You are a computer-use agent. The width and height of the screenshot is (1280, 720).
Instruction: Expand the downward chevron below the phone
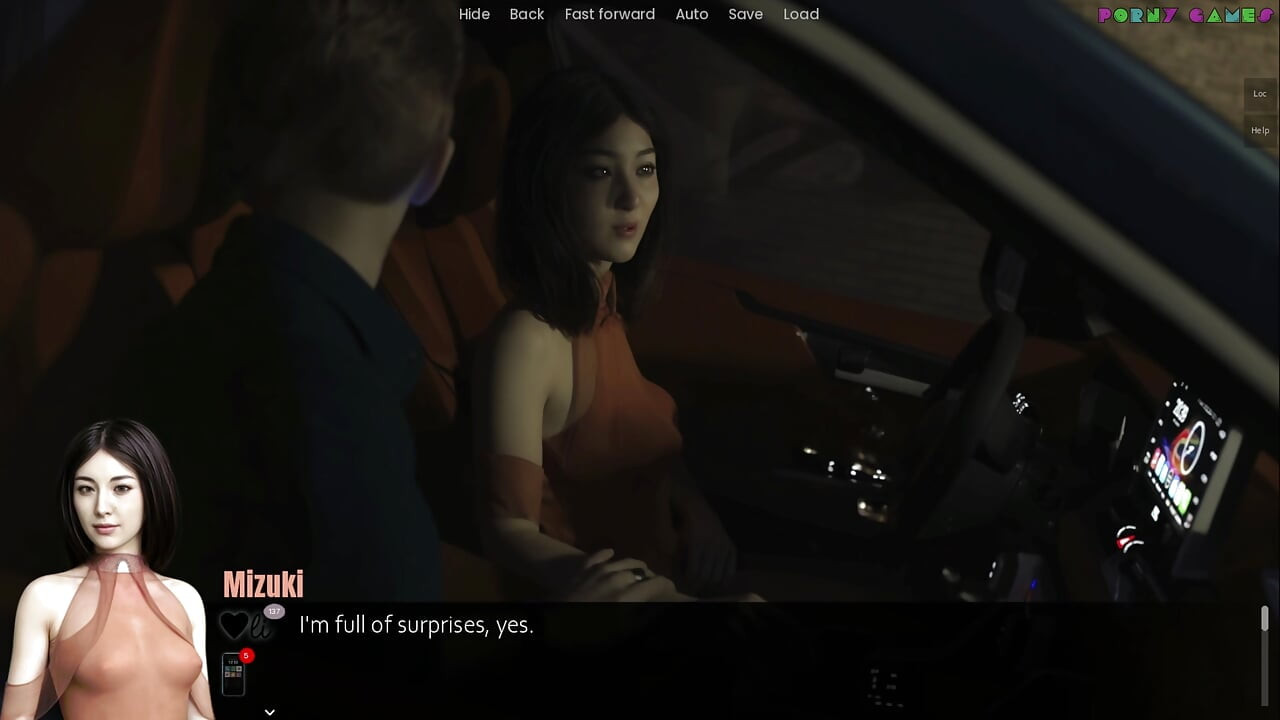pyautogui.click(x=269, y=710)
